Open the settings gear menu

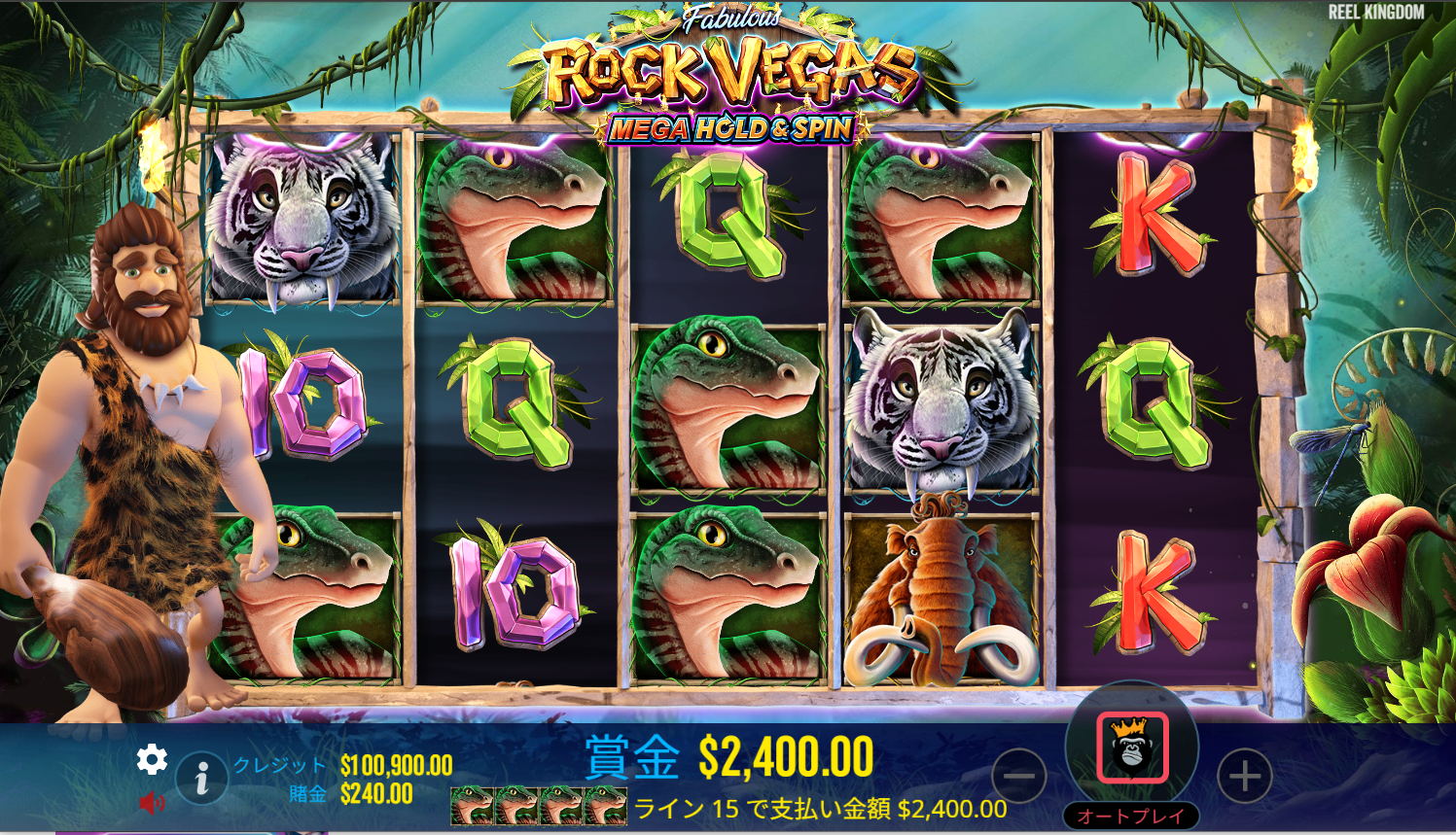[152, 759]
